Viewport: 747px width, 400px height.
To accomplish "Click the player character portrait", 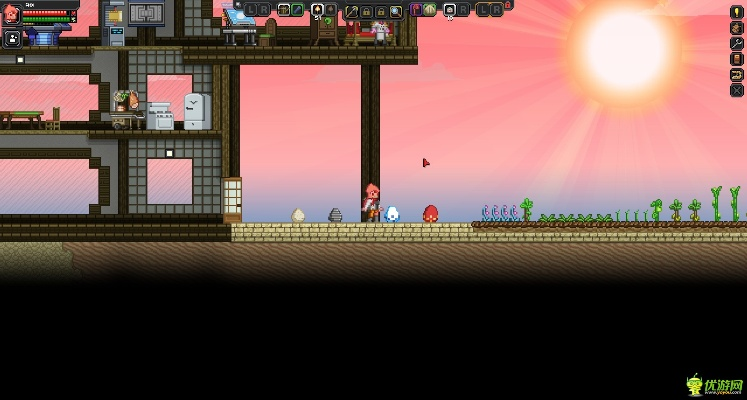I will point(11,14).
